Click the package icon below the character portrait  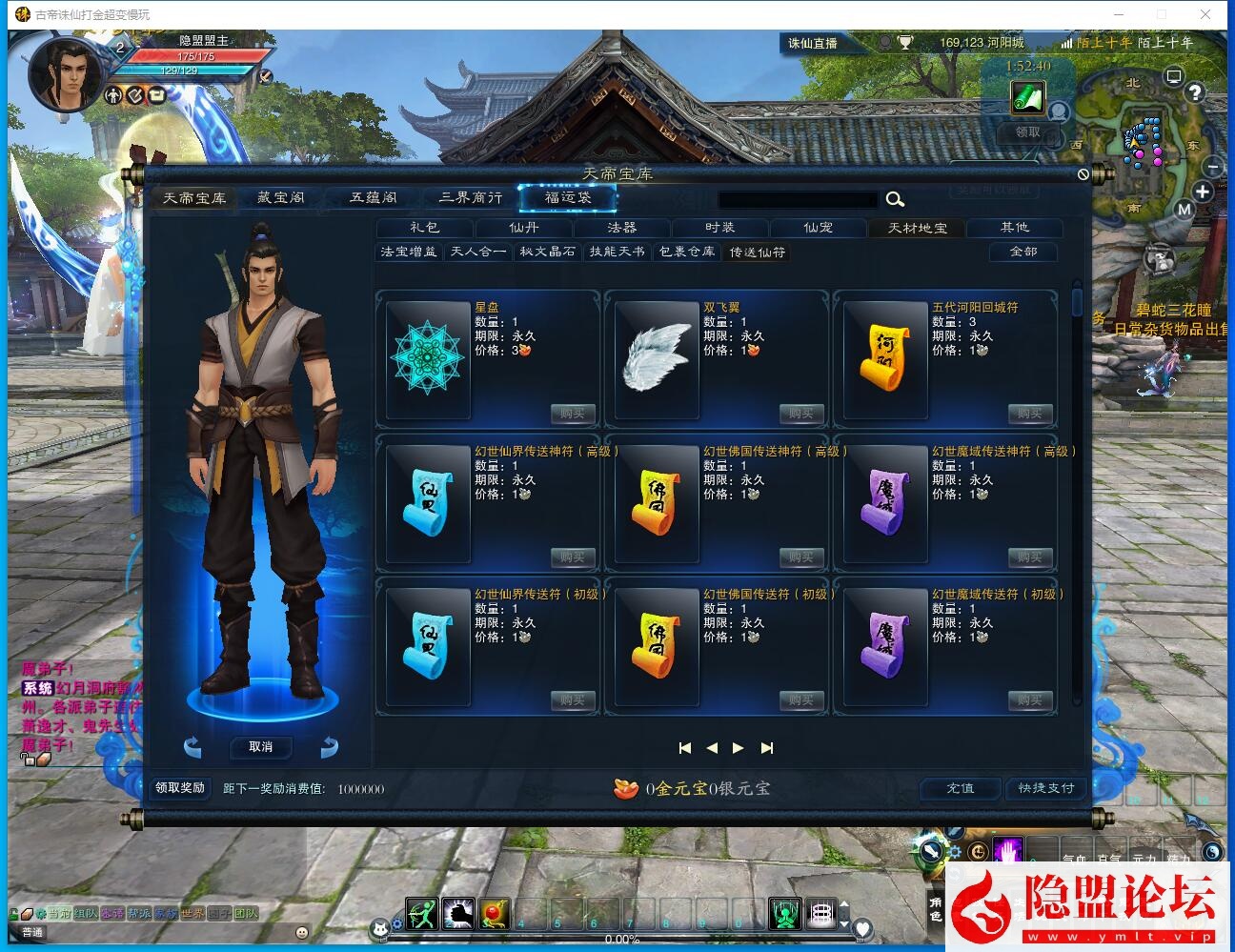click(x=155, y=96)
